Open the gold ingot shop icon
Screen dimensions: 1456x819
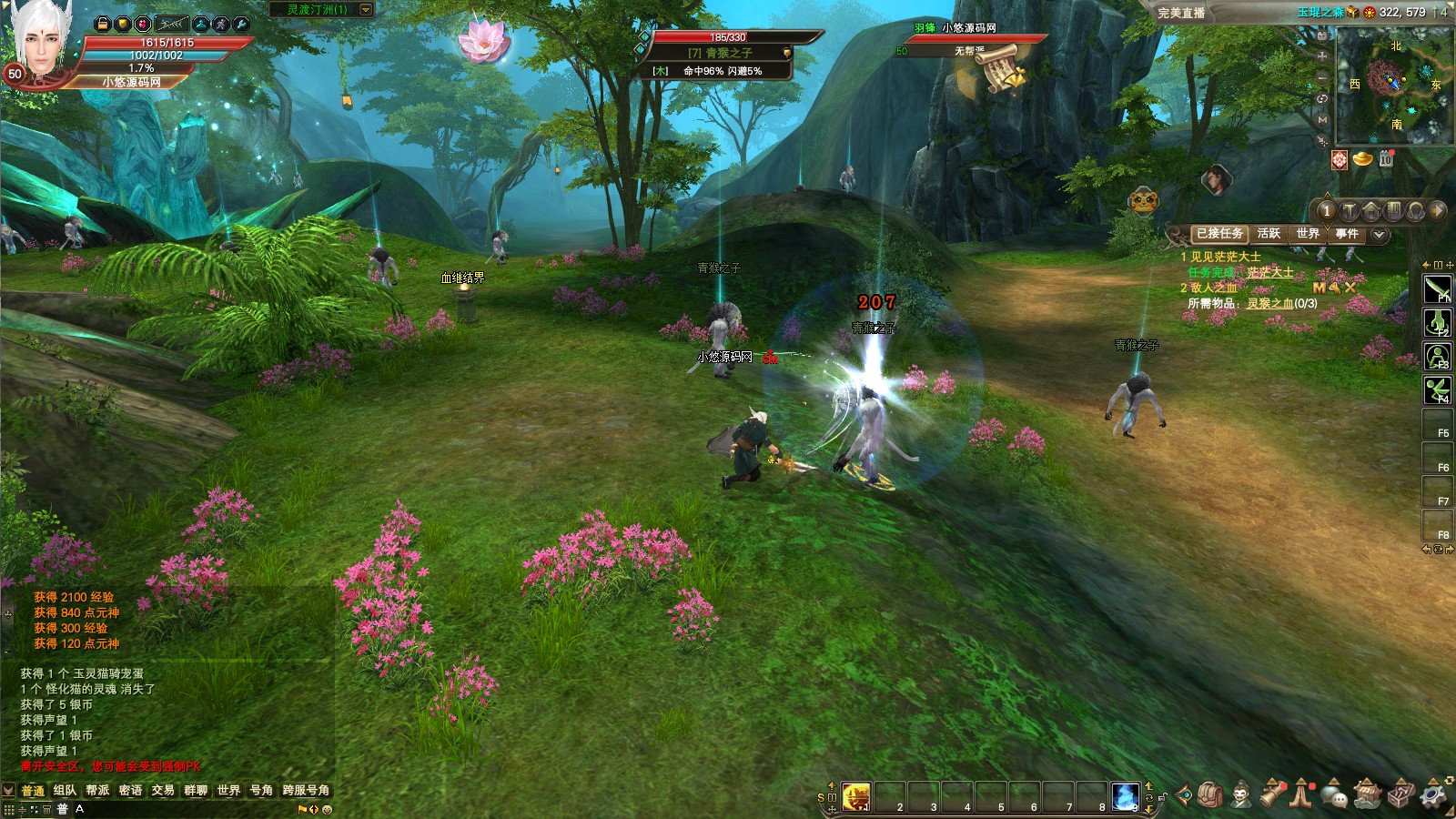[x=1362, y=159]
